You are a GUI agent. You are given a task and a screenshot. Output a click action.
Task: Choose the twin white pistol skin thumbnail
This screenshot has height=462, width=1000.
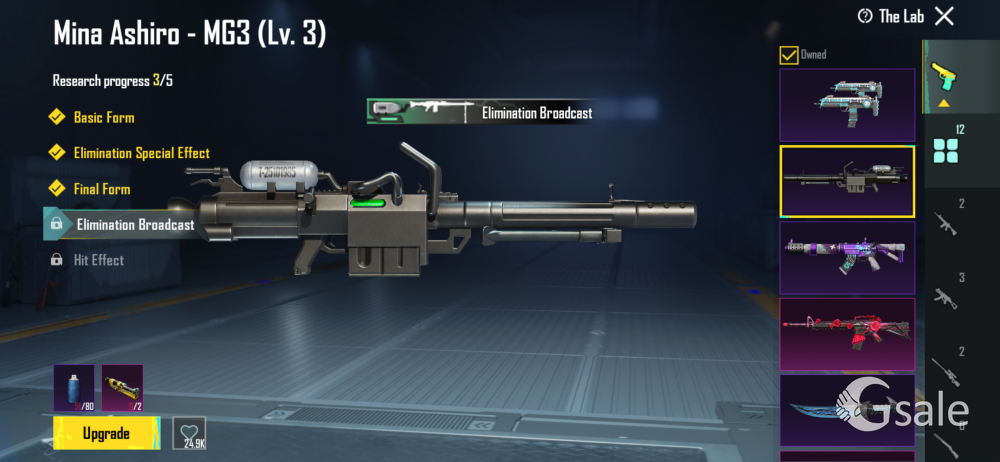click(847, 104)
